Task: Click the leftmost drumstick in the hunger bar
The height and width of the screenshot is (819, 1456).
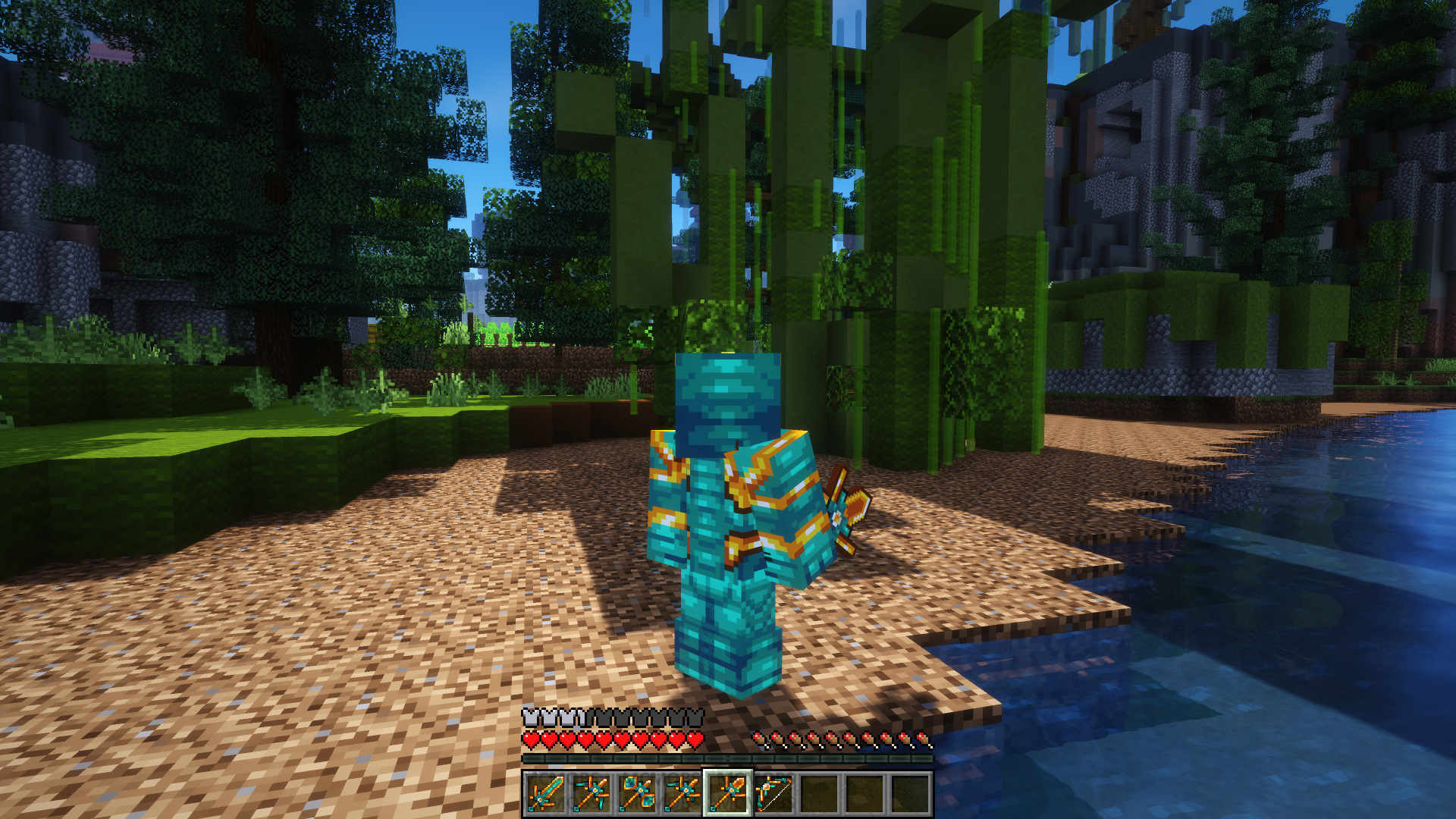Action: pyautogui.click(x=760, y=739)
